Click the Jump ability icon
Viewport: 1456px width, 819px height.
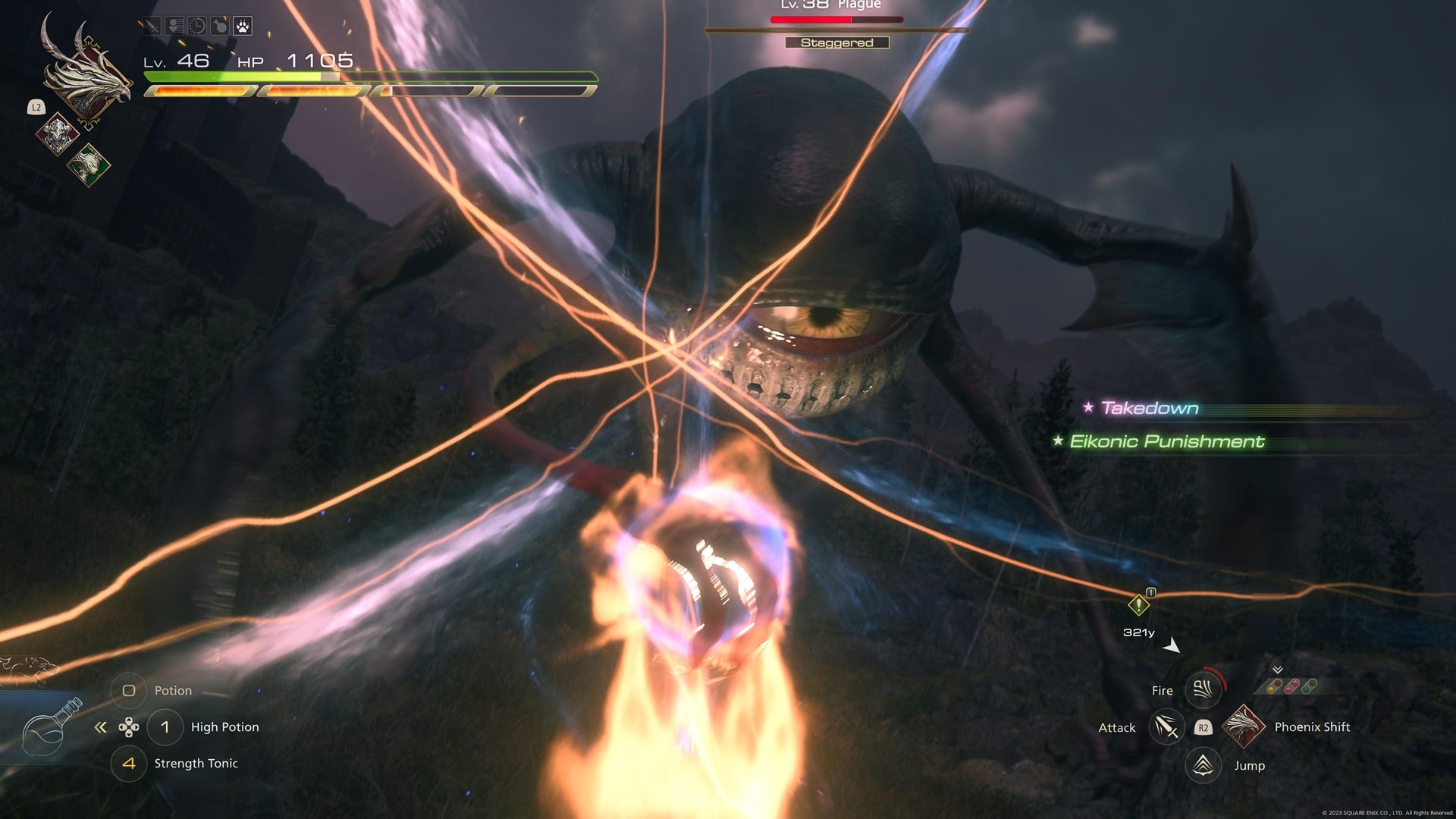tap(1202, 765)
